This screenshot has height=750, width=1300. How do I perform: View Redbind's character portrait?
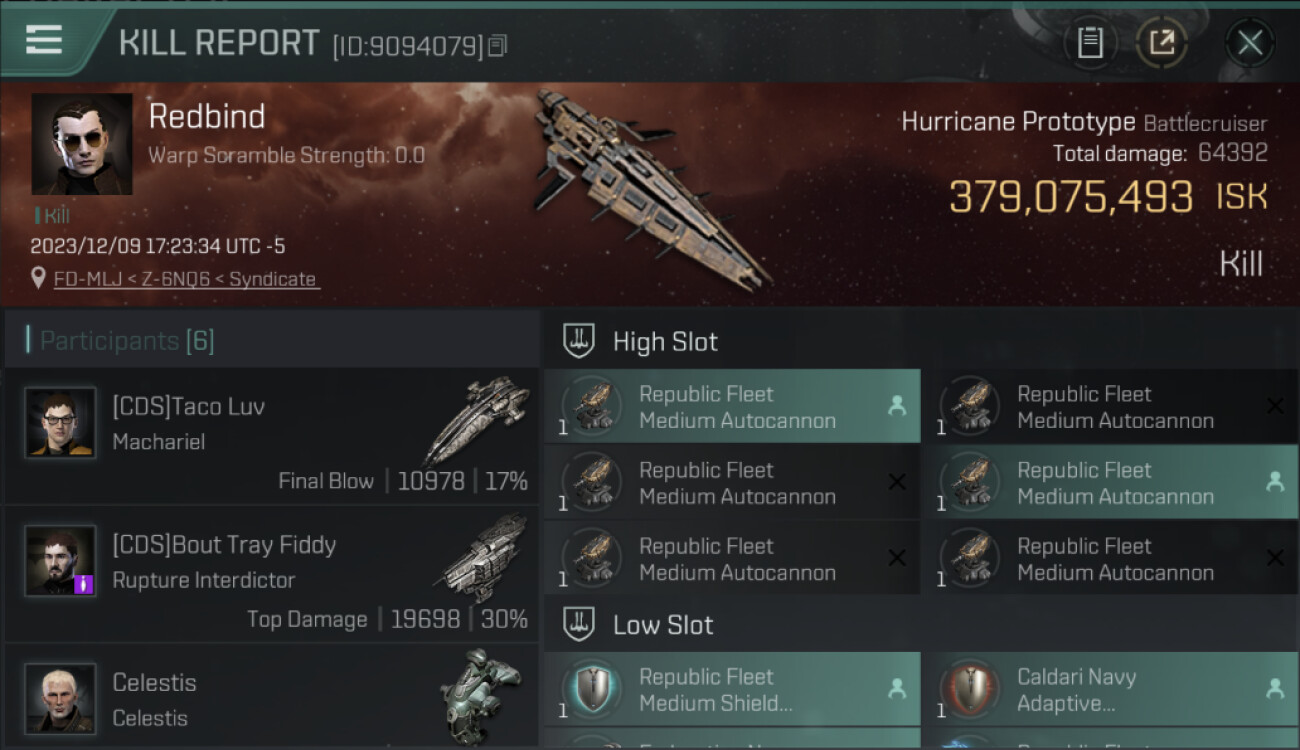click(x=82, y=144)
